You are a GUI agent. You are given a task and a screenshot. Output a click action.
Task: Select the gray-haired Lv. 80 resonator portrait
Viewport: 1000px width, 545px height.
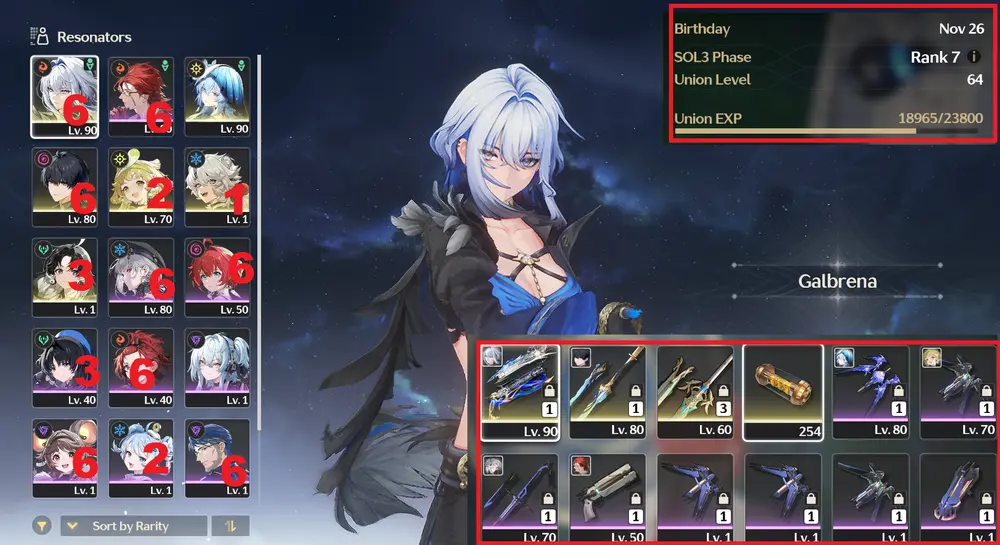pyautogui.click(x=141, y=277)
